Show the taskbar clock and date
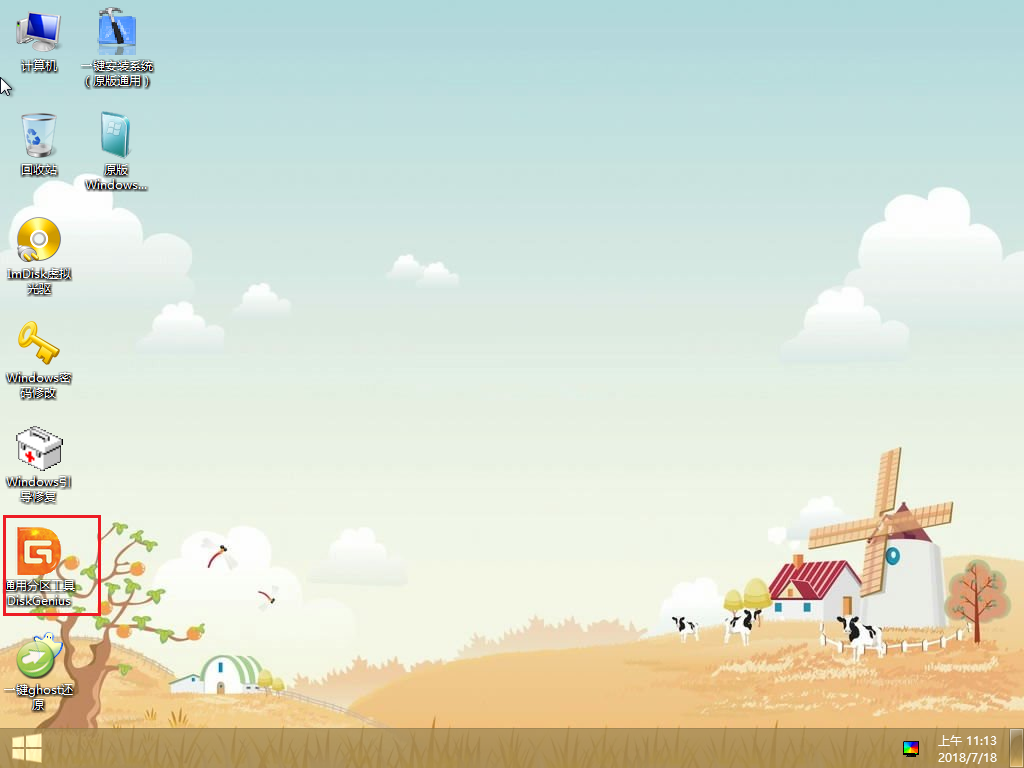 (x=966, y=748)
